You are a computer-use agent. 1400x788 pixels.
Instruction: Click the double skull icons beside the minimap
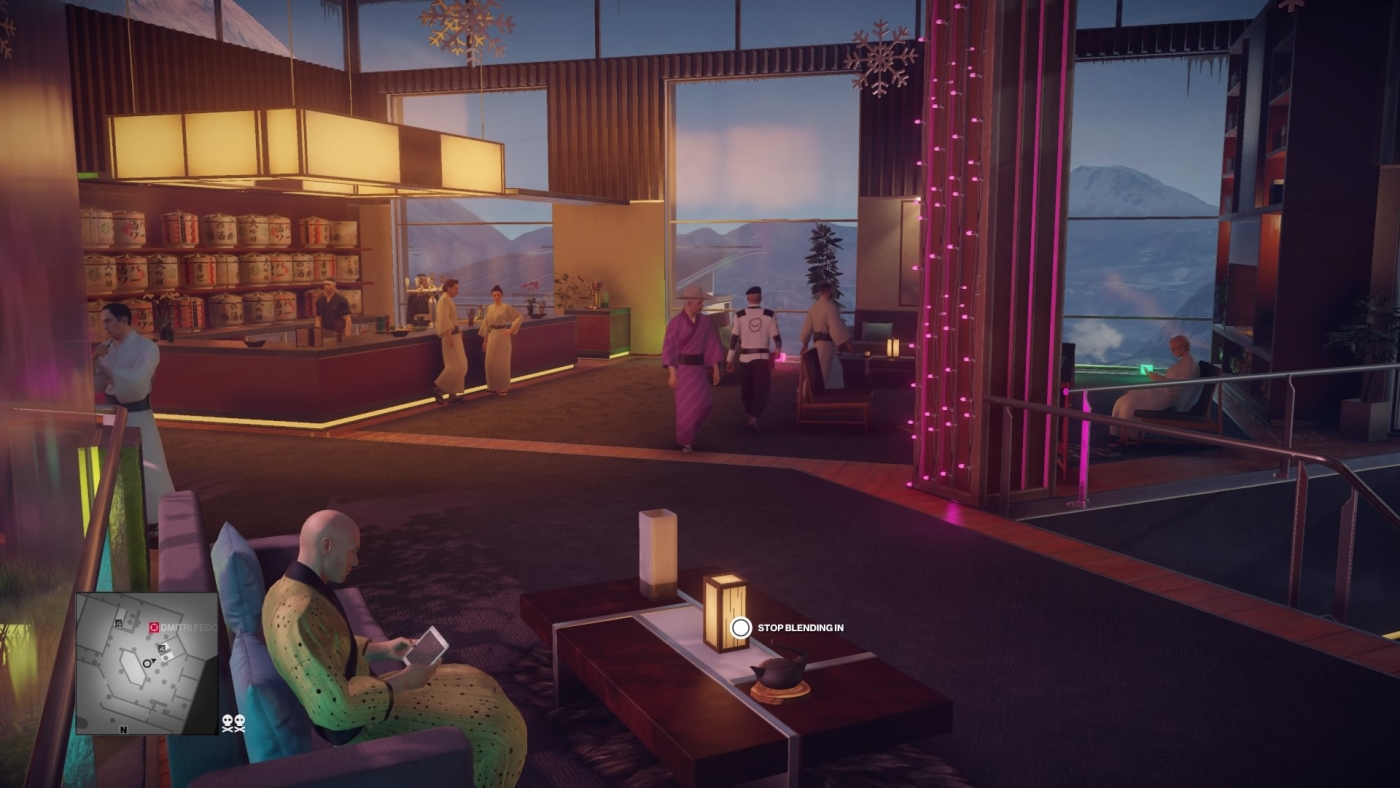234,722
